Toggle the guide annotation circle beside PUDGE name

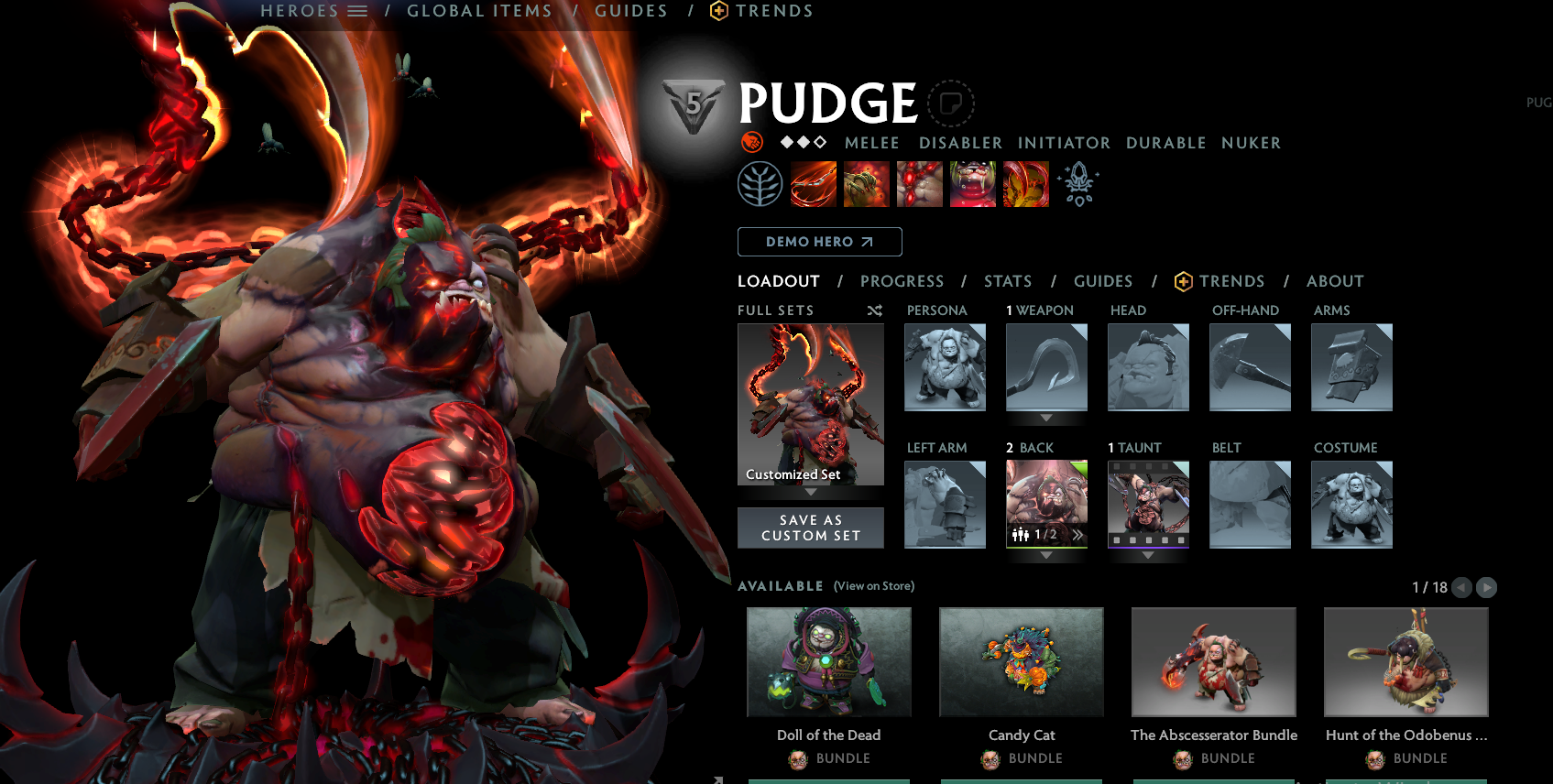tap(952, 103)
